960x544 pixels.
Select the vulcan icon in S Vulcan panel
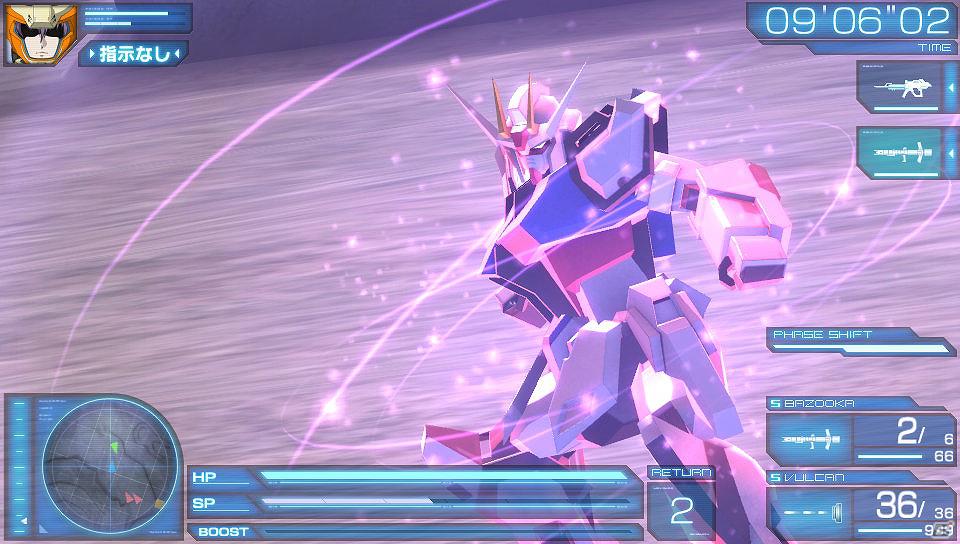809,510
